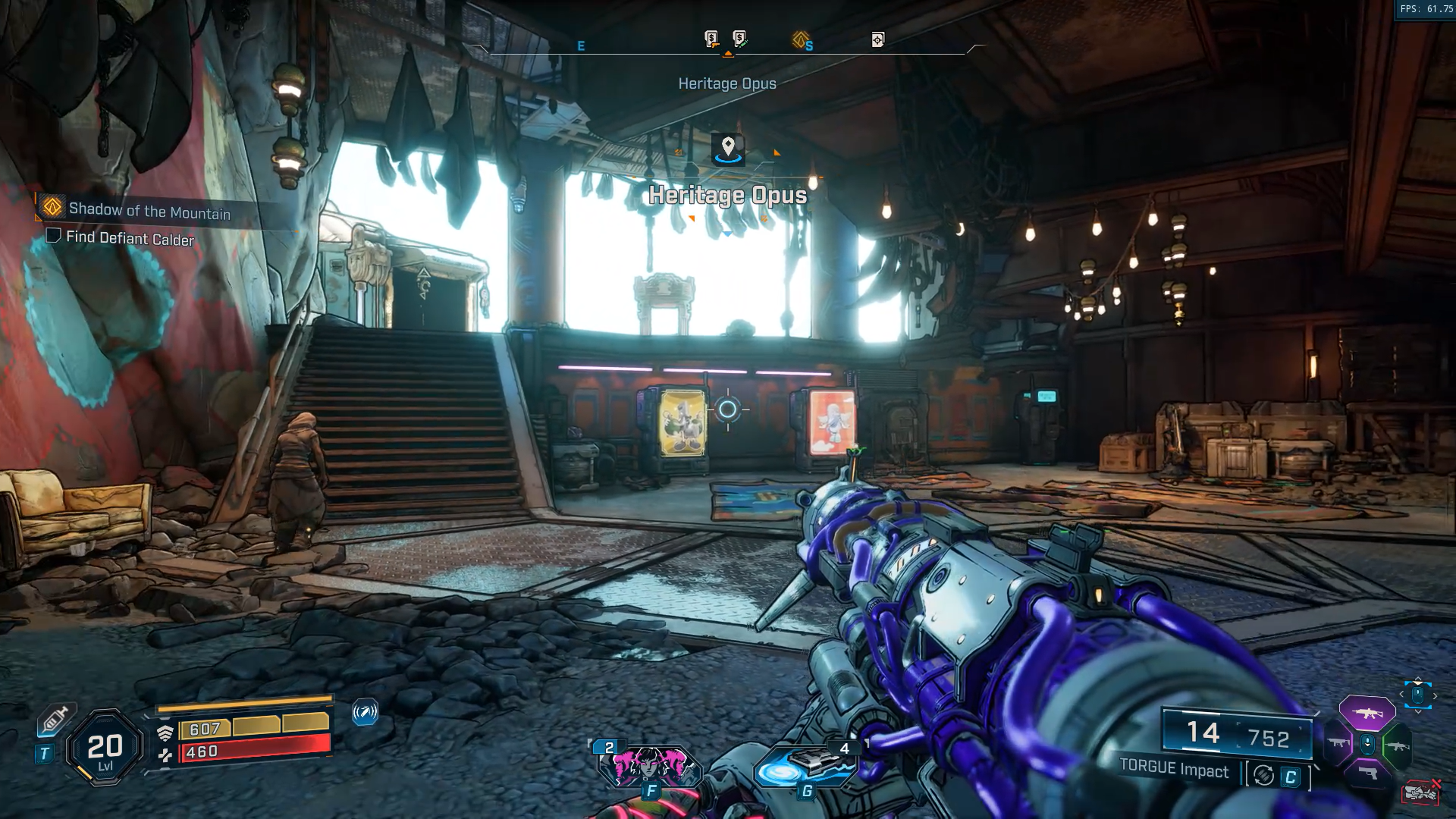Click the Heritage Opus location pin
This screenshot has height=819, width=1456.
click(x=728, y=148)
